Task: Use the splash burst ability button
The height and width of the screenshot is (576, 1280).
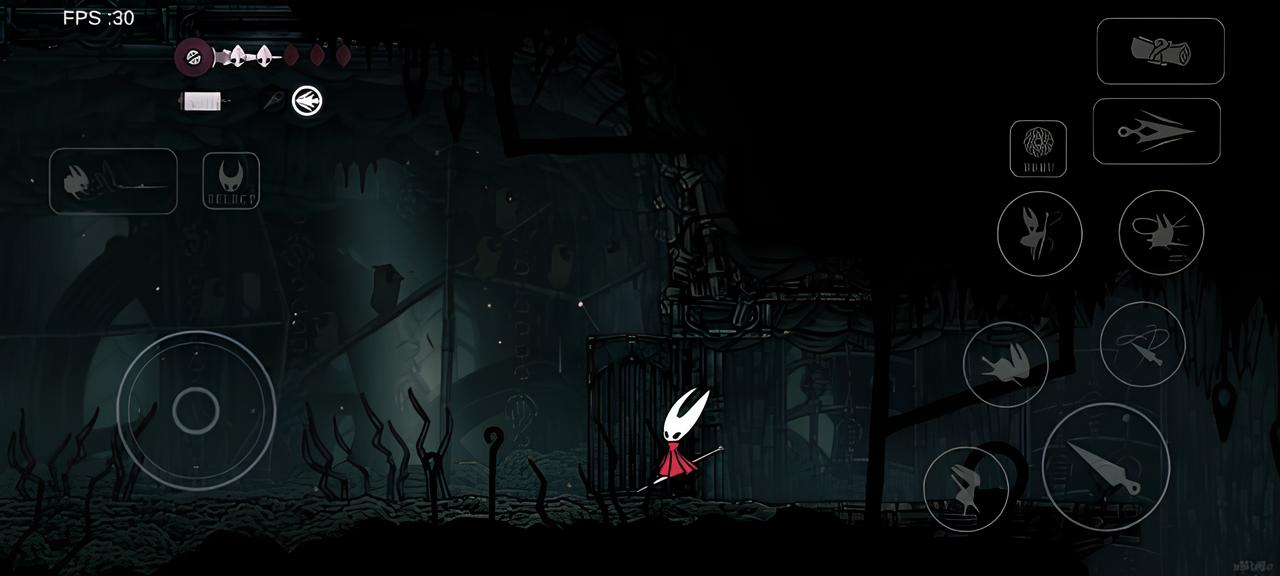Action: pos(1160,232)
